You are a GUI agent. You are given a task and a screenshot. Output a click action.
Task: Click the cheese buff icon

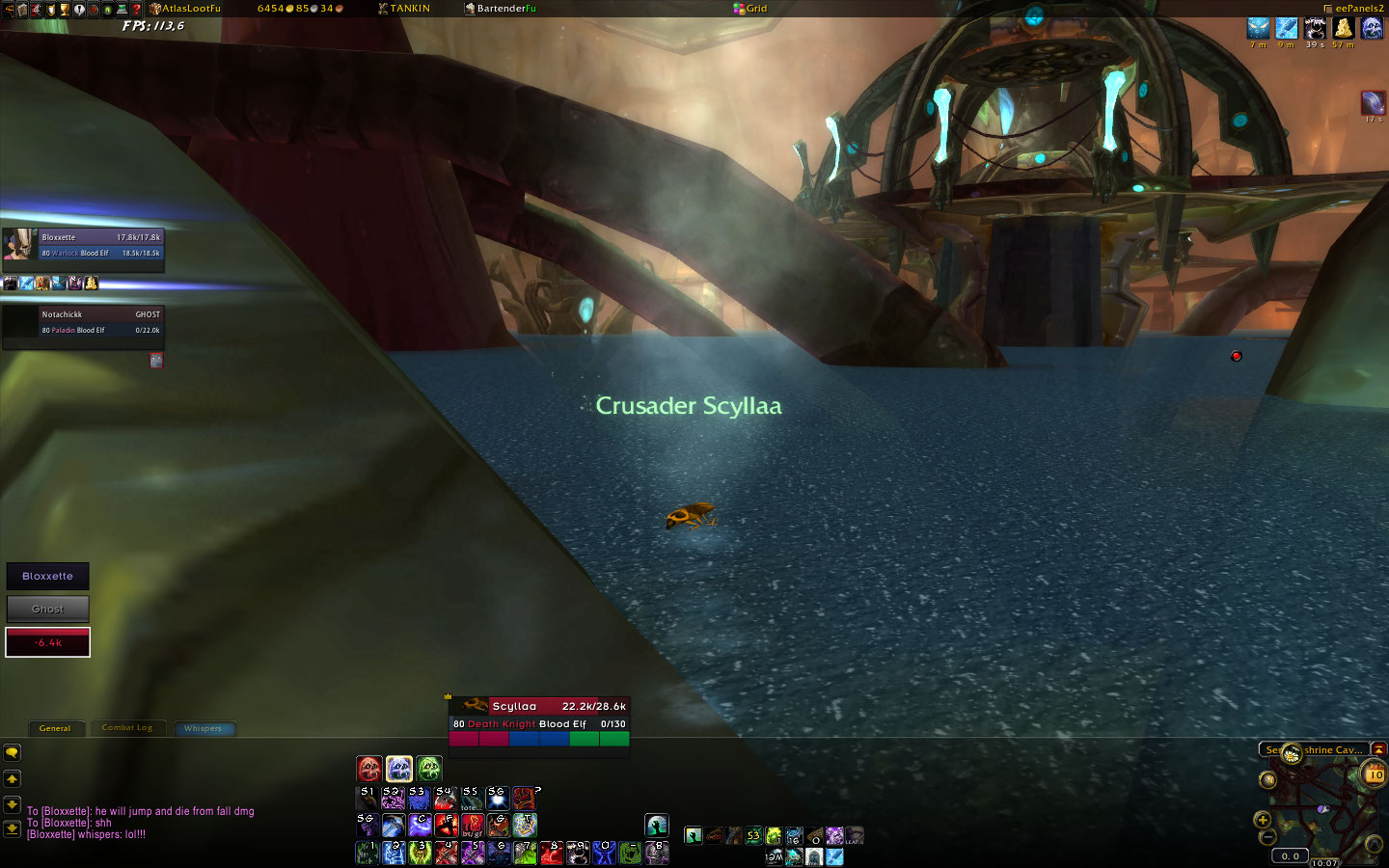tap(1343, 29)
